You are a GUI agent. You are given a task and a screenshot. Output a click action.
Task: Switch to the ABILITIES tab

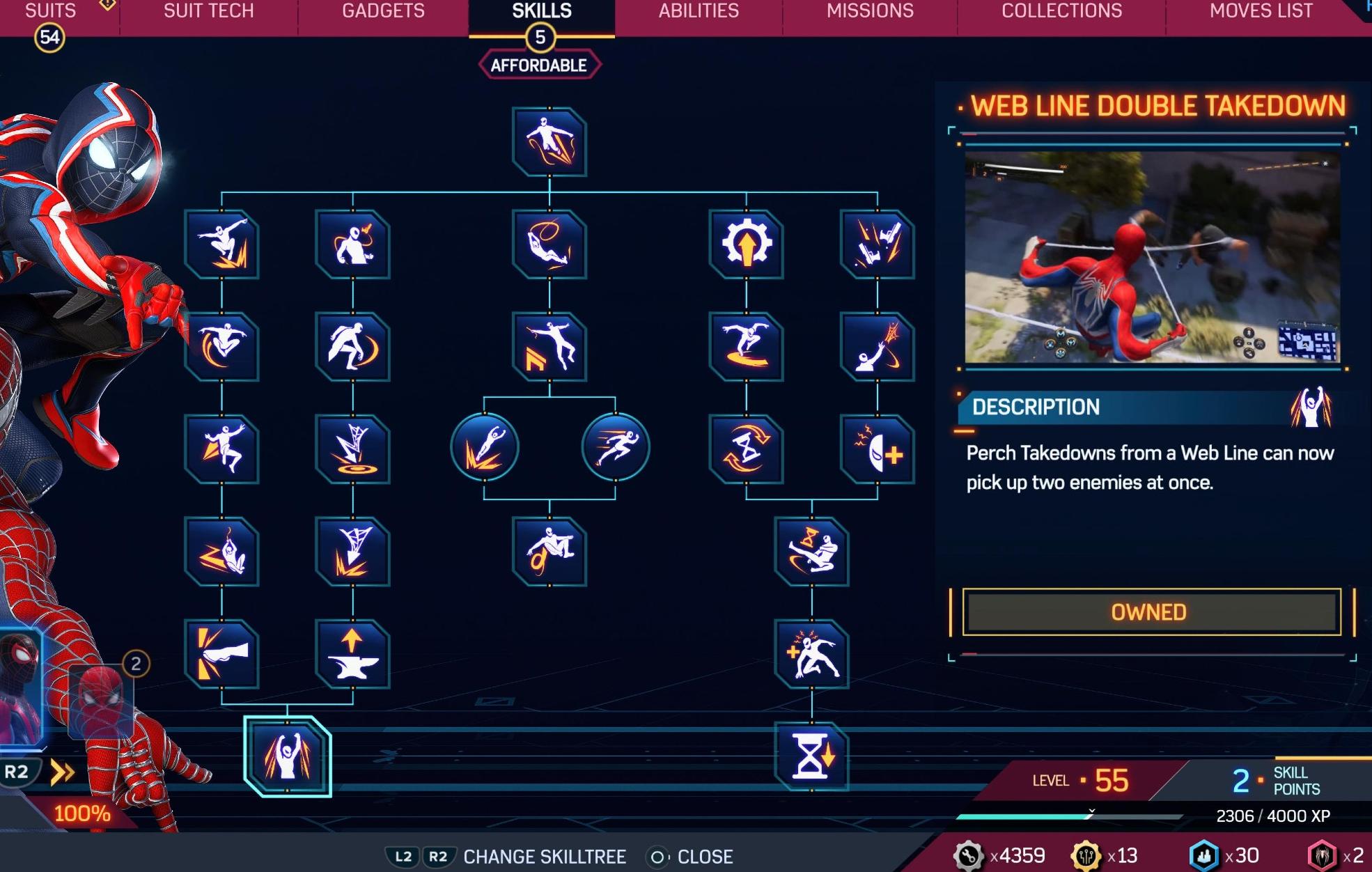click(x=699, y=11)
